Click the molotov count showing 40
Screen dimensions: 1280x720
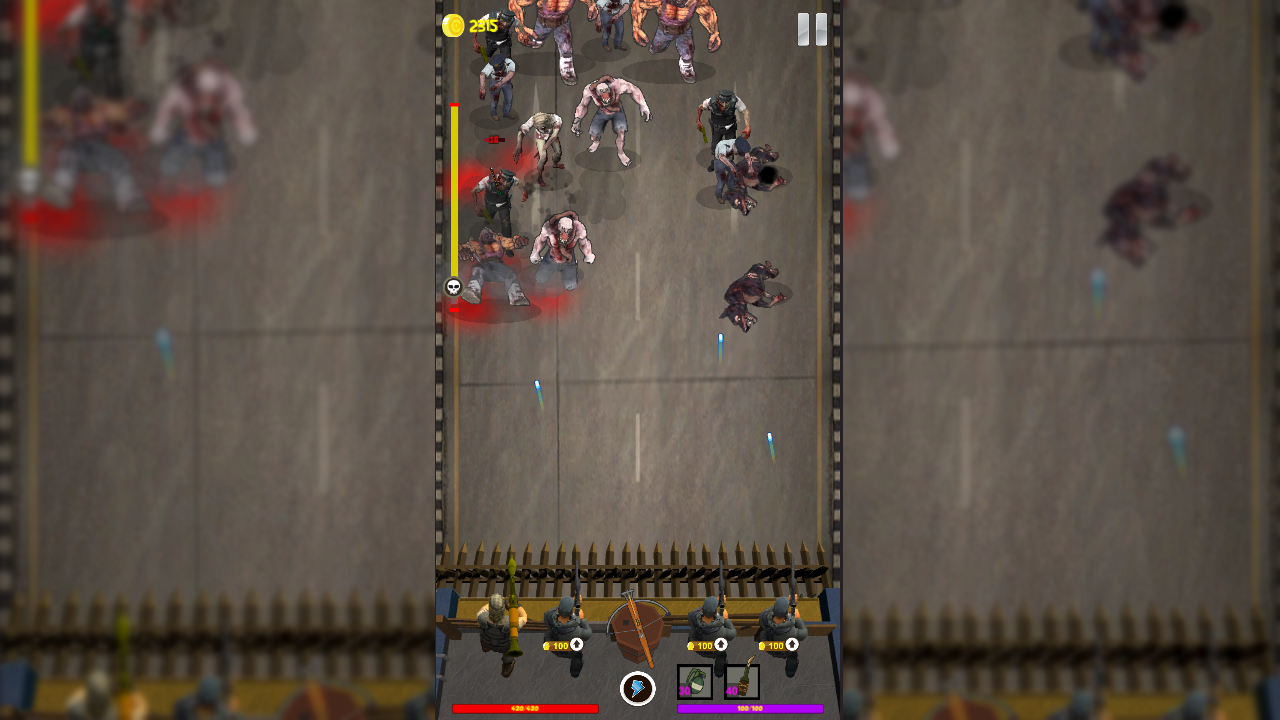[732, 690]
